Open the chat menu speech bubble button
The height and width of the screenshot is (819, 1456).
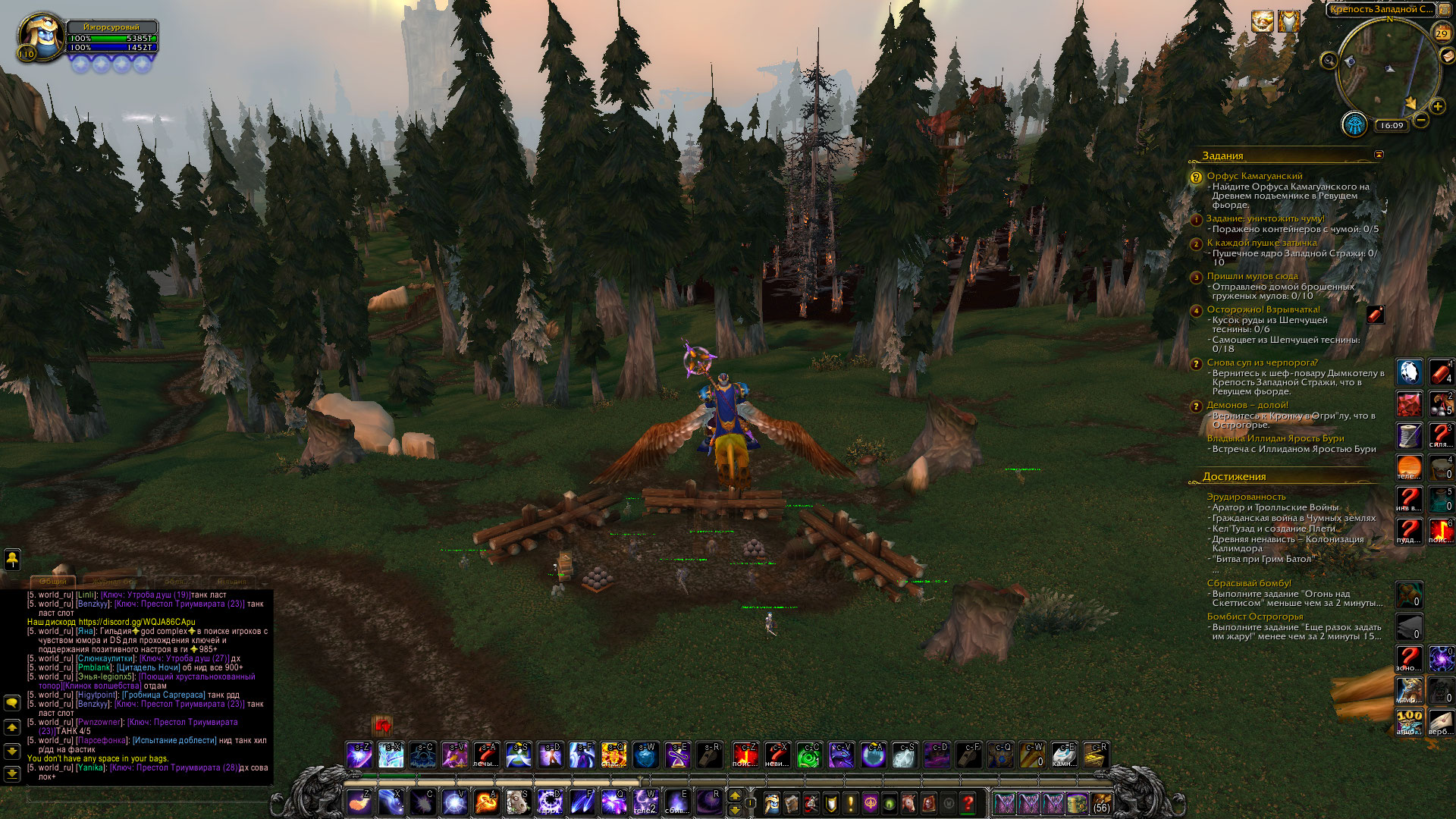(x=12, y=703)
